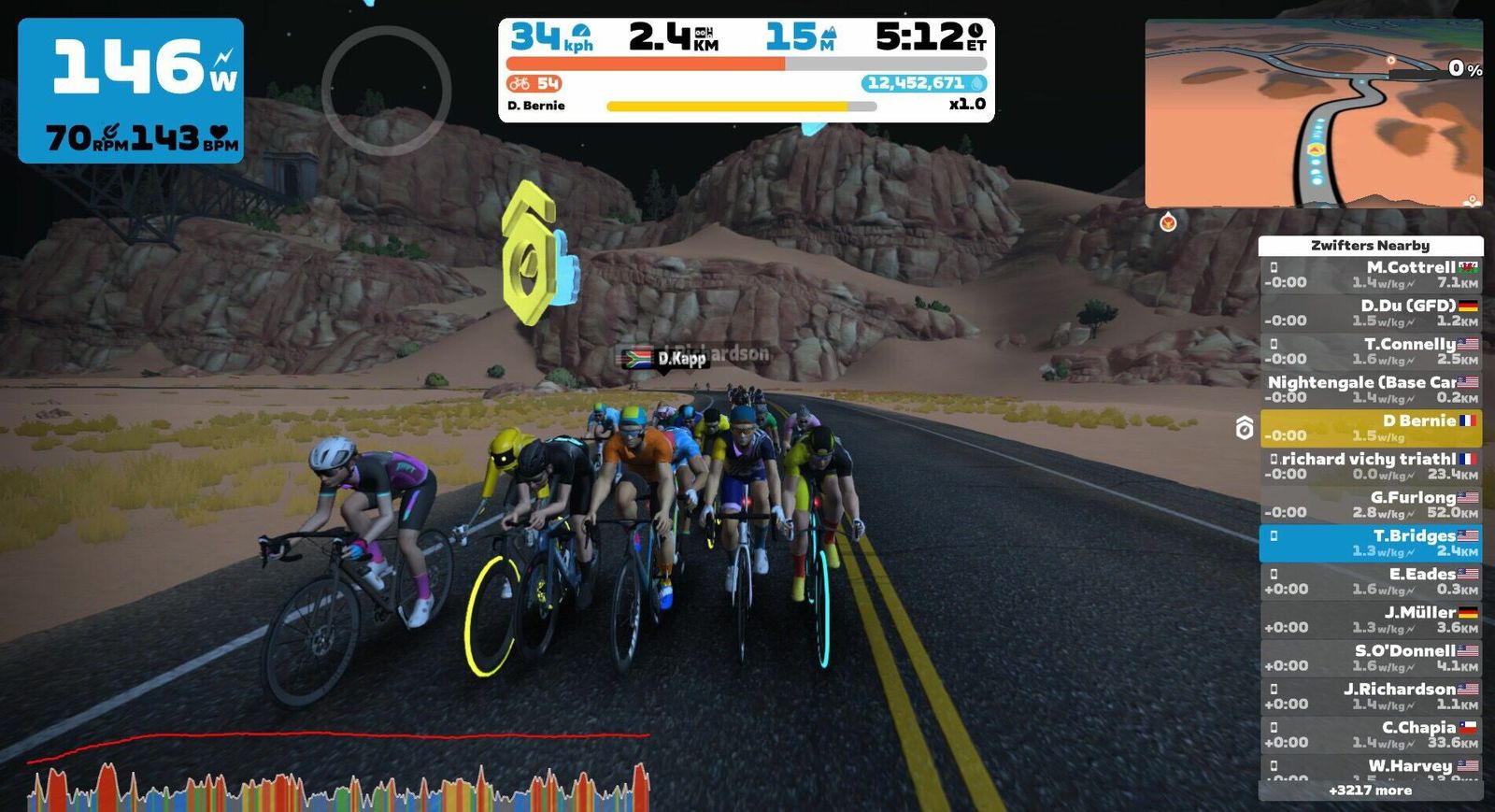Select D.Du (GFD) rider row

tap(1370, 313)
